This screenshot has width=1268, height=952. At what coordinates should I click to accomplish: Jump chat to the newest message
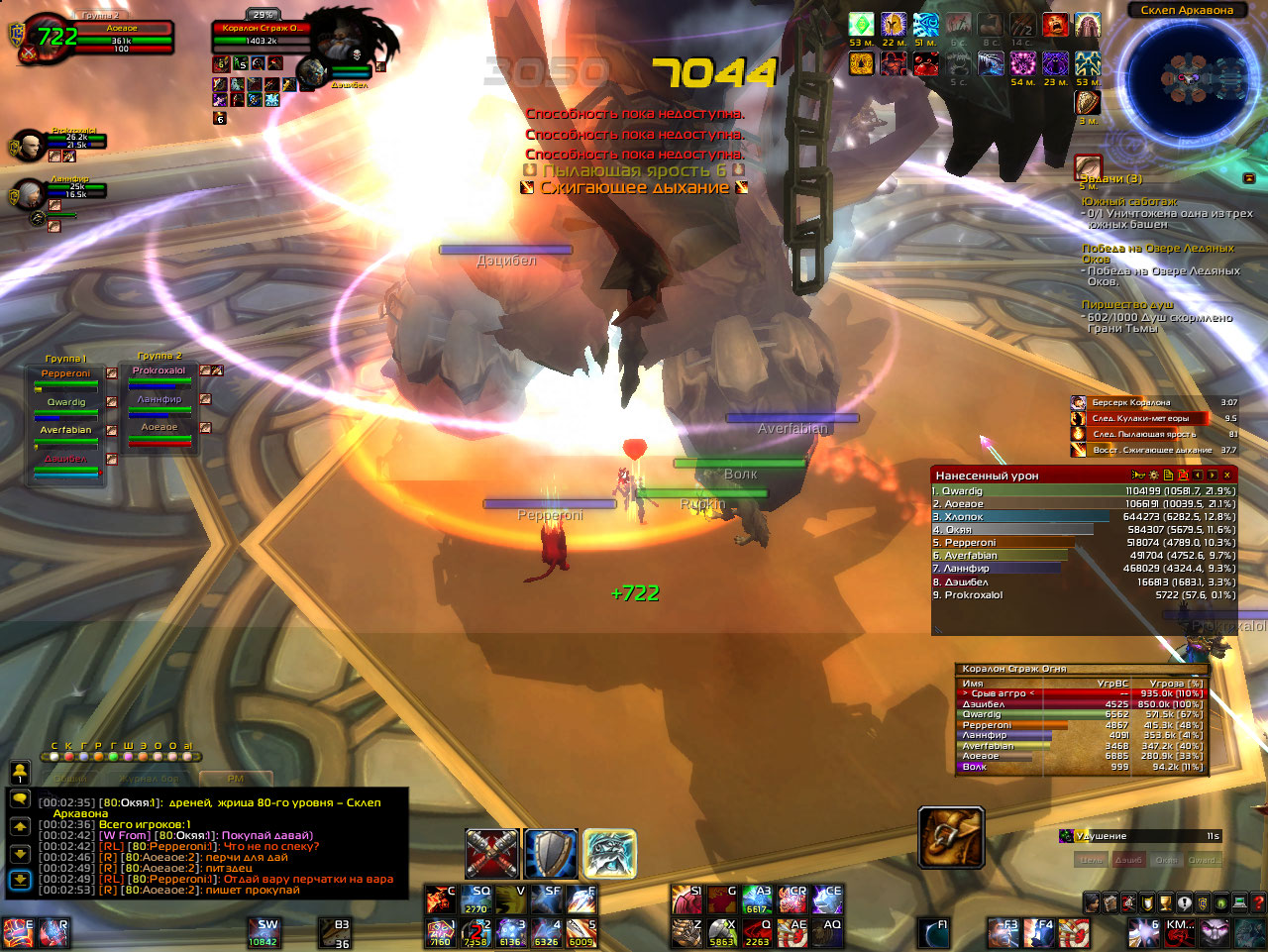(20, 879)
